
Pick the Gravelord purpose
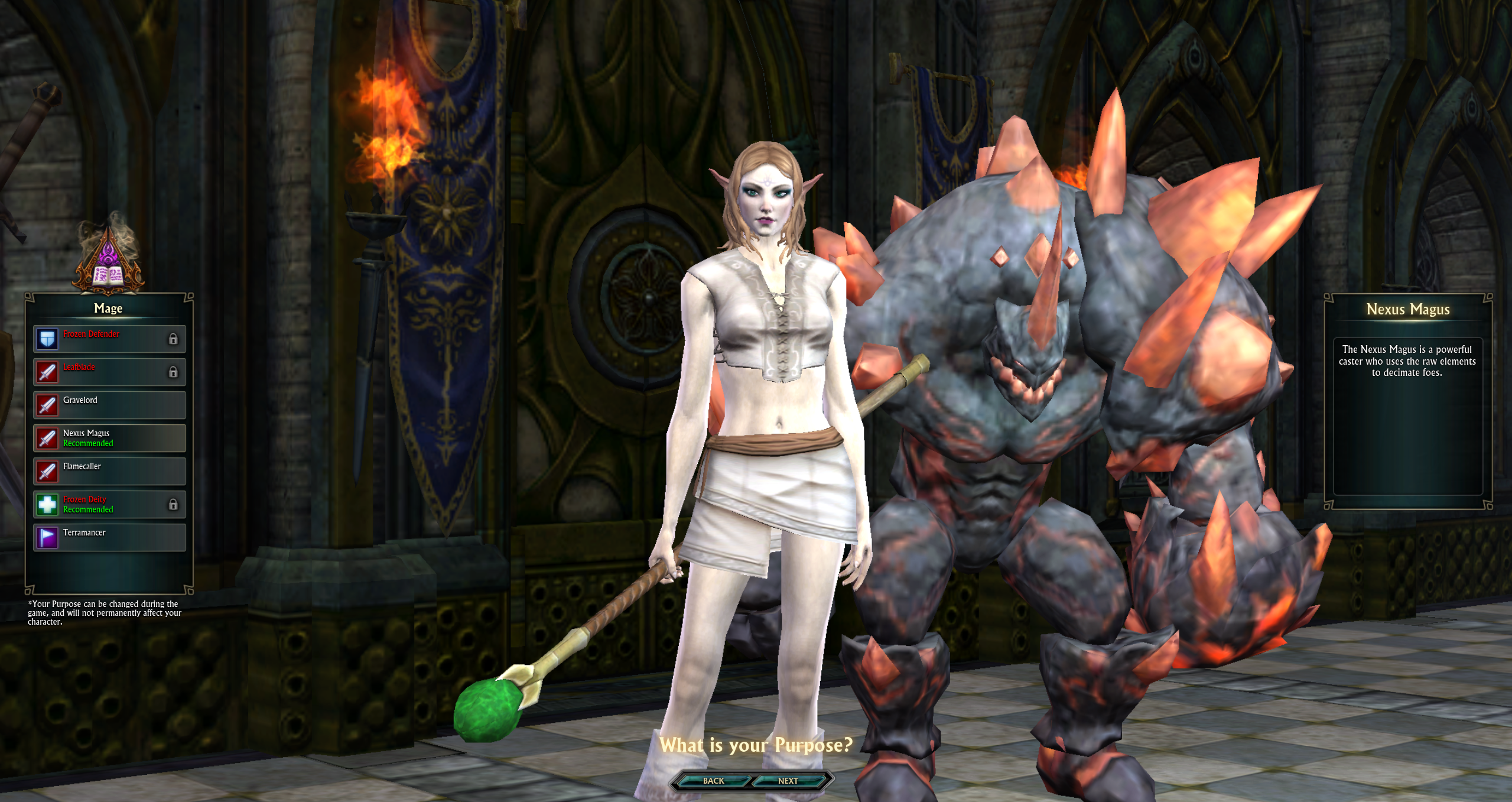pyautogui.click(x=109, y=405)
